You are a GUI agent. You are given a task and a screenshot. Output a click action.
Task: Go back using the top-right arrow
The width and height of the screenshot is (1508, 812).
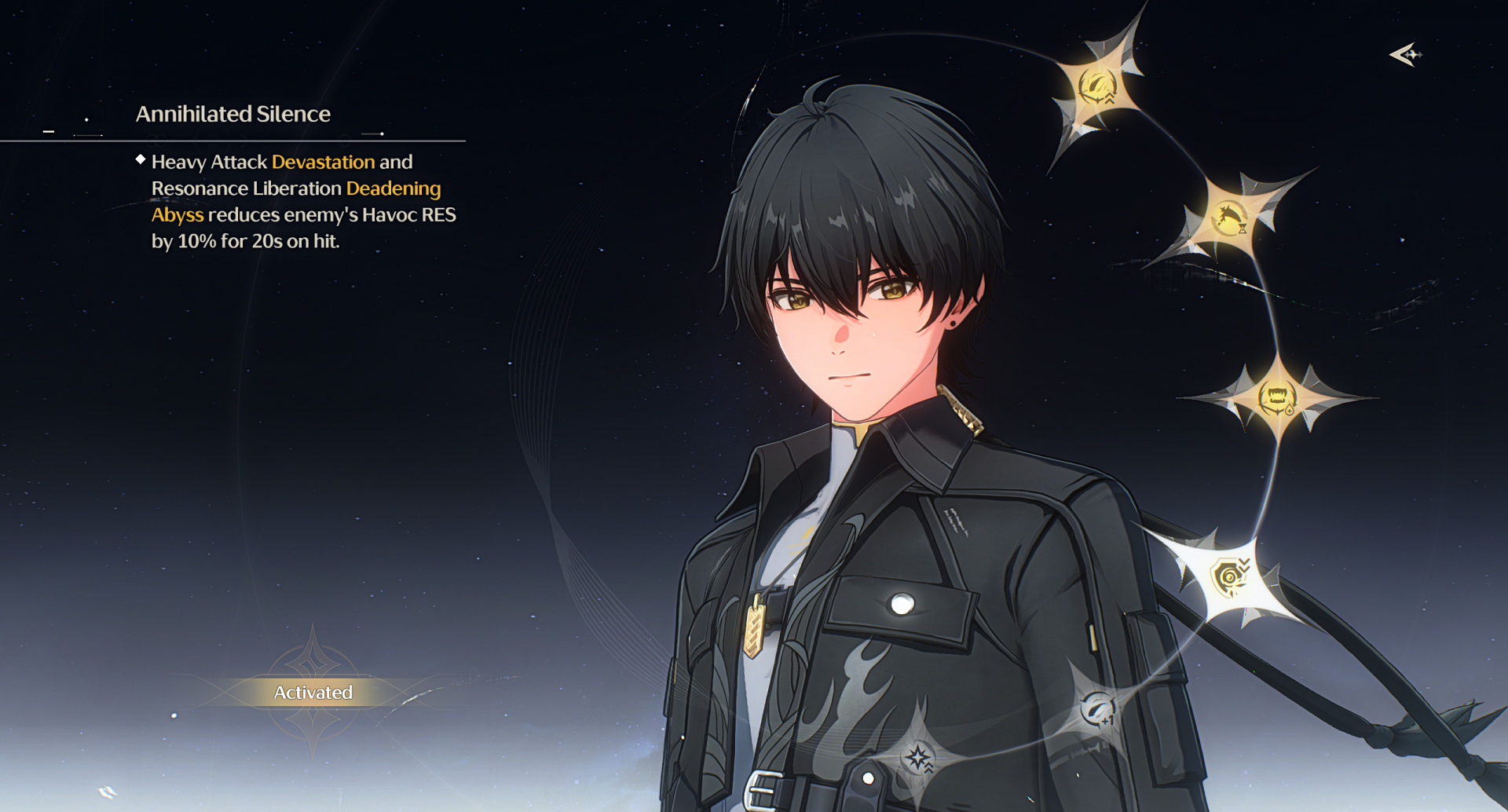[1405, 55]
